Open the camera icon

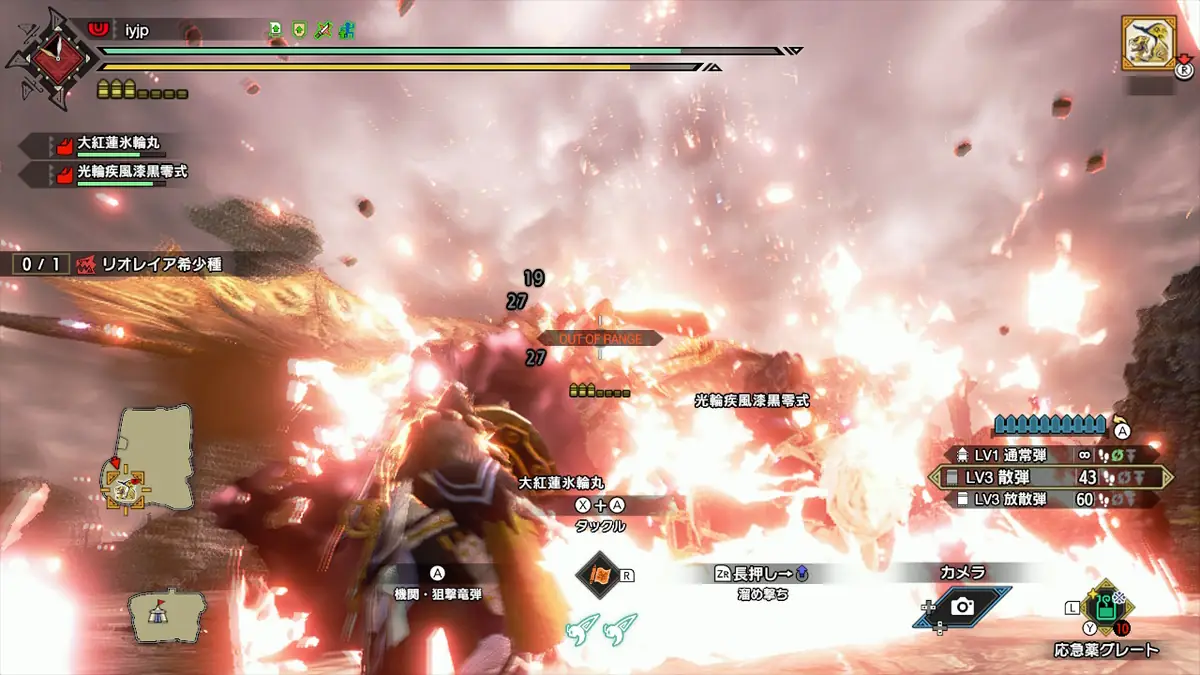click(962, 607)
